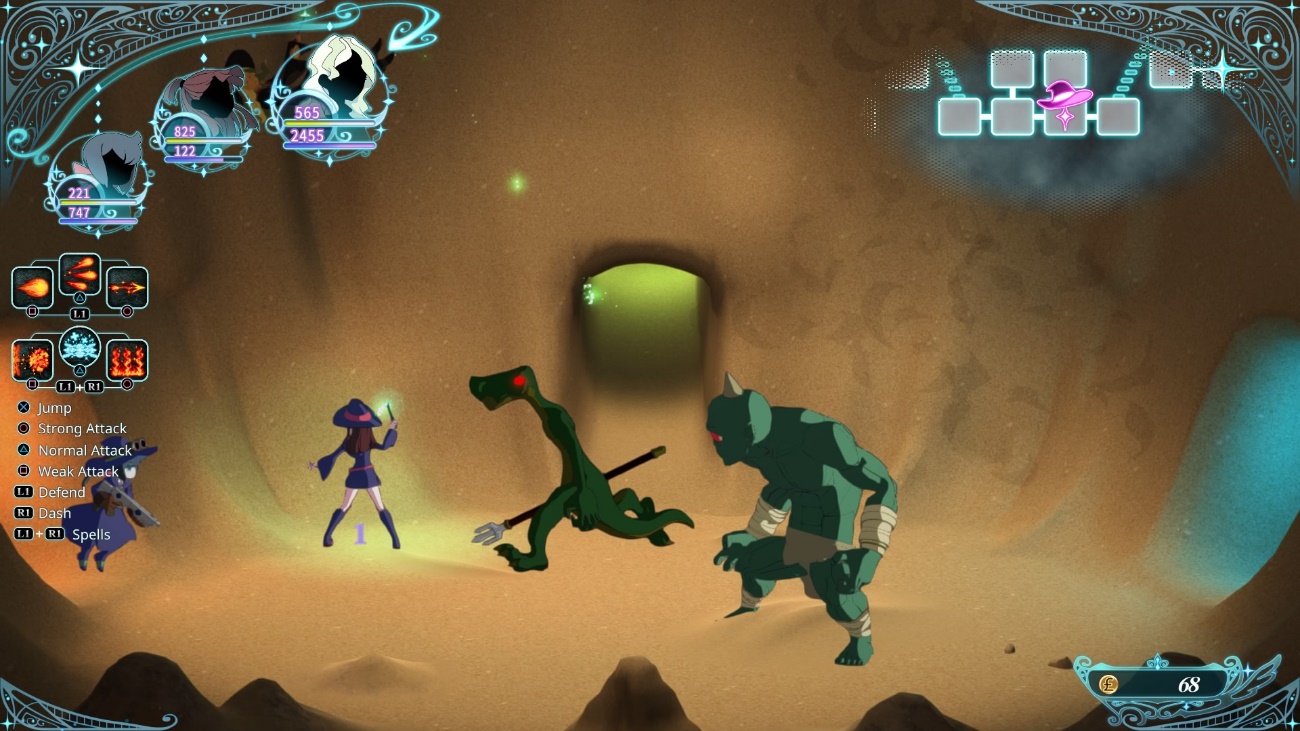Pick the gray-haired party member portrait
1300x731 pixels.
pyautogui.click(x=100, y=170)
